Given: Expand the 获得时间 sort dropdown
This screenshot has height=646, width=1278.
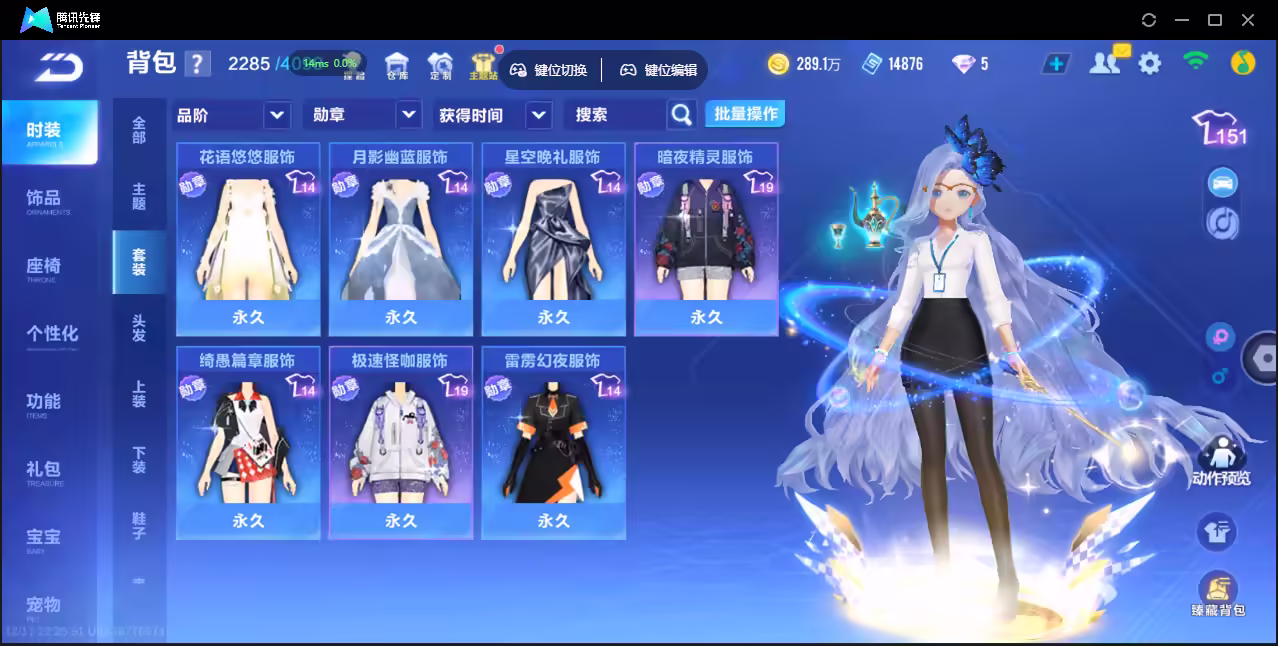Looking at the screenshot, I should 495,115.
